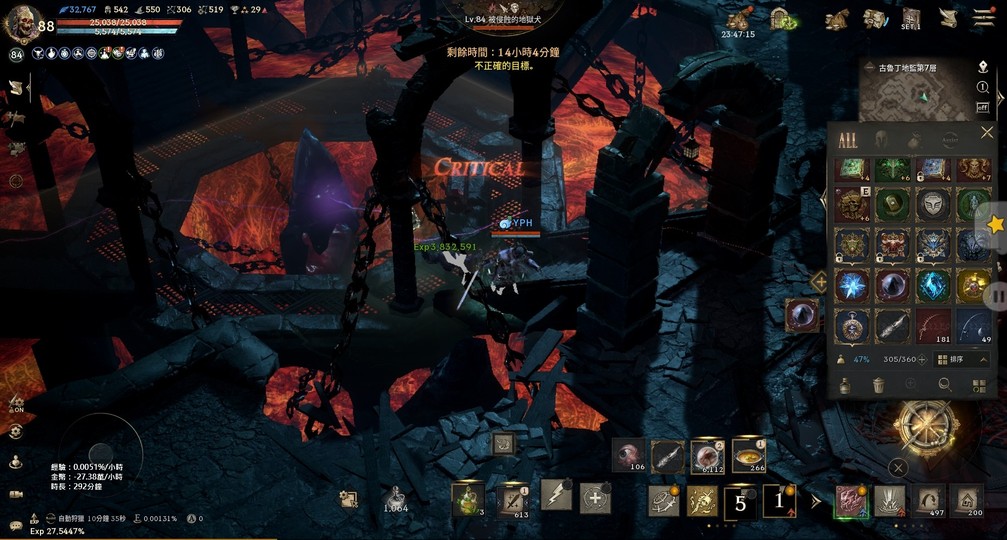Viewport: 1007px width, 540px height.
Task: Click the golden compass attack button
Action: tap(927, 425)
